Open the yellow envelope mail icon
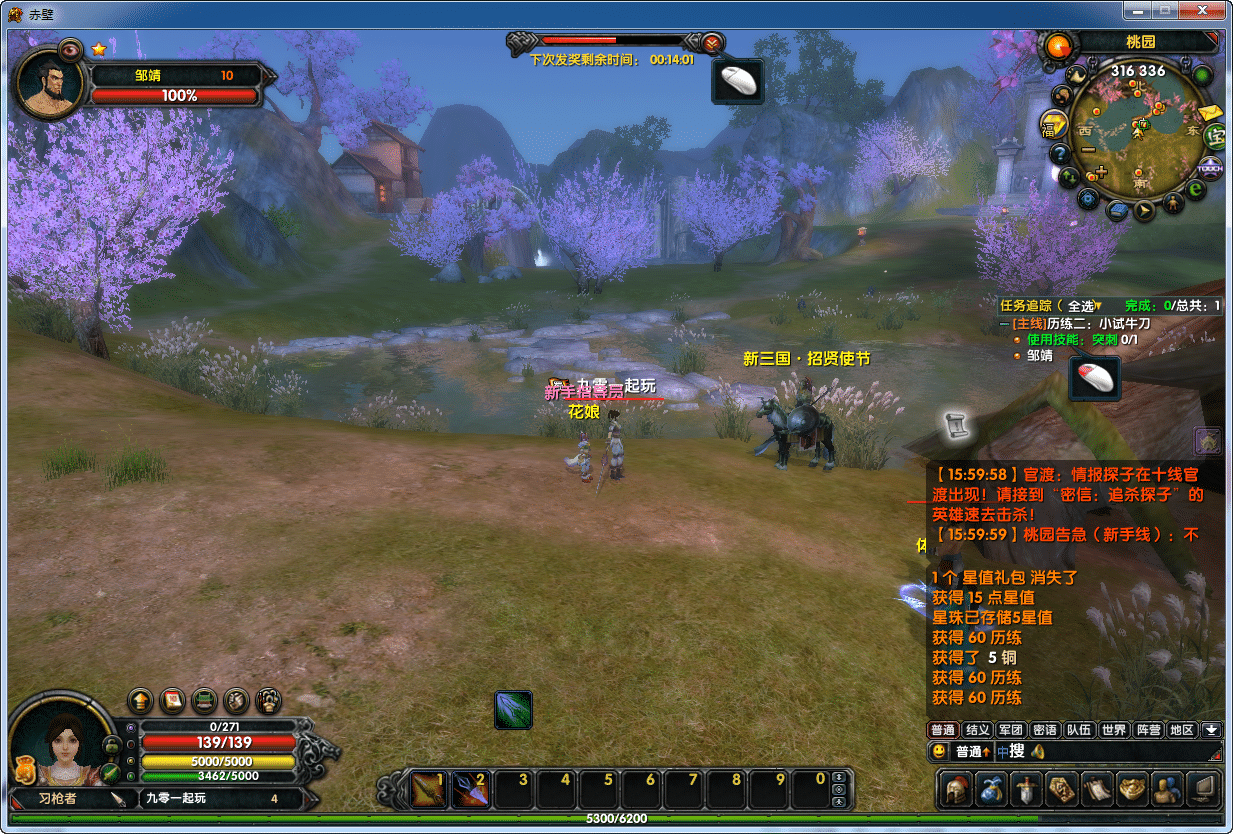This screenshot has width=1233, height=834. (1213, 113)
